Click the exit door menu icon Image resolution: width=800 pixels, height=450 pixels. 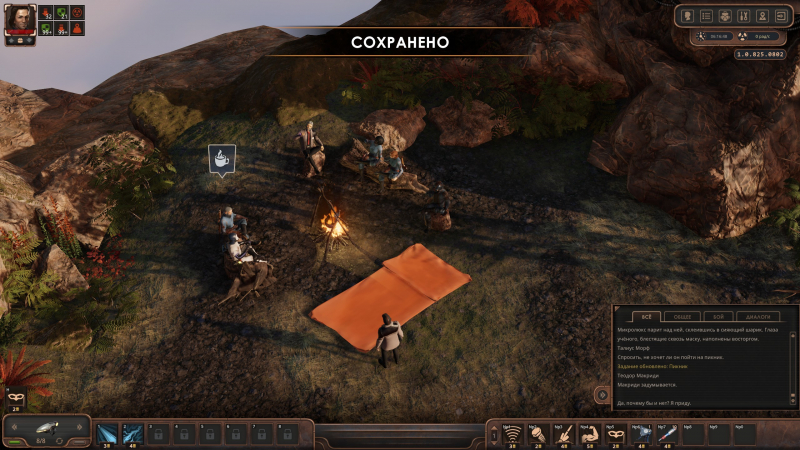[x=780, y=16]
